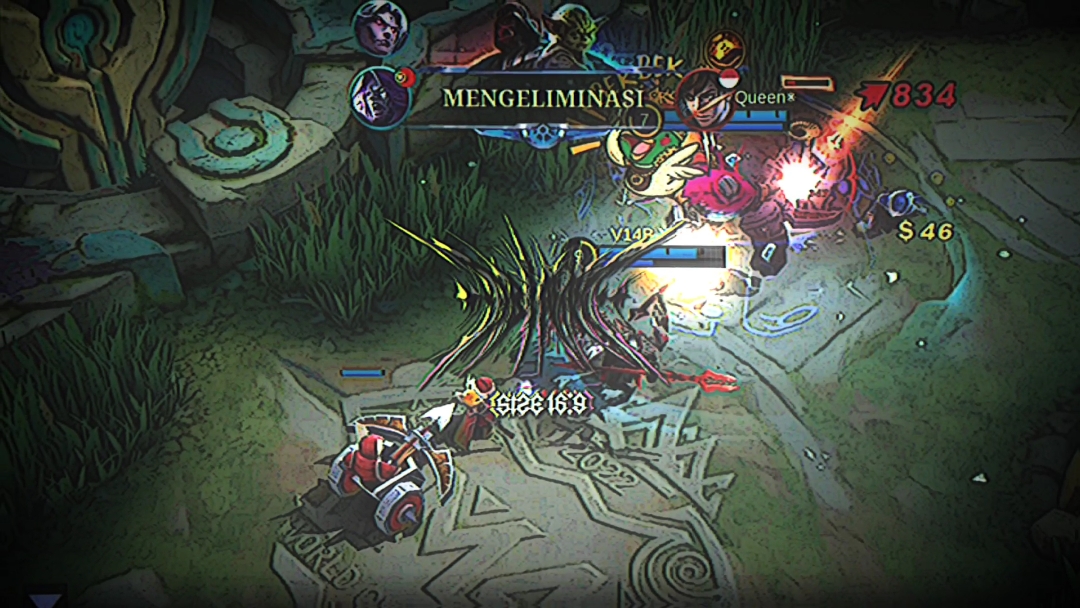Viewport: 1080px width, 608px height.
Task: Click the killer's purple masked hero portrait
Action: (379, 97)
